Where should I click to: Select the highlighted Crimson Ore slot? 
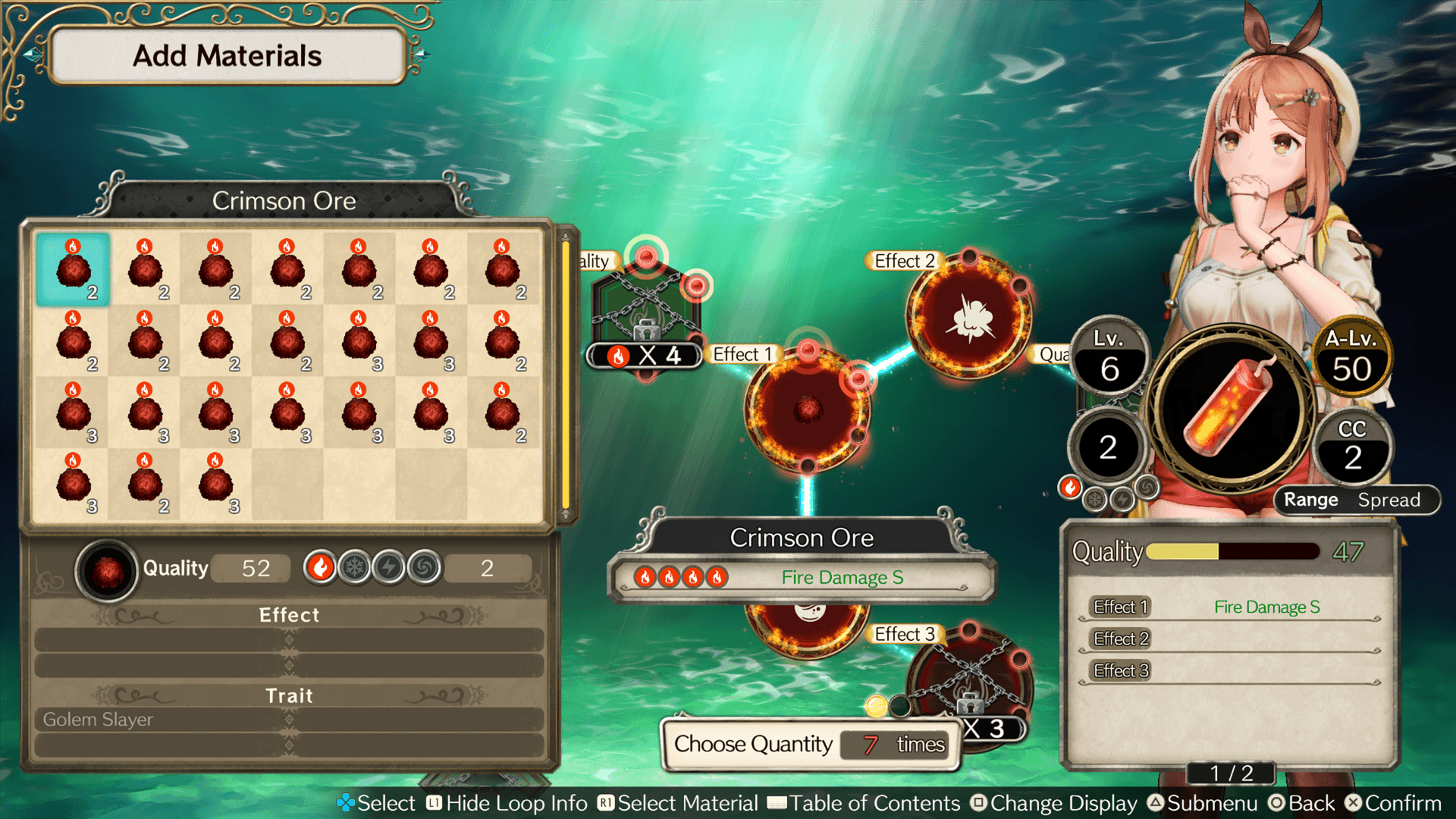click(73, 270)
